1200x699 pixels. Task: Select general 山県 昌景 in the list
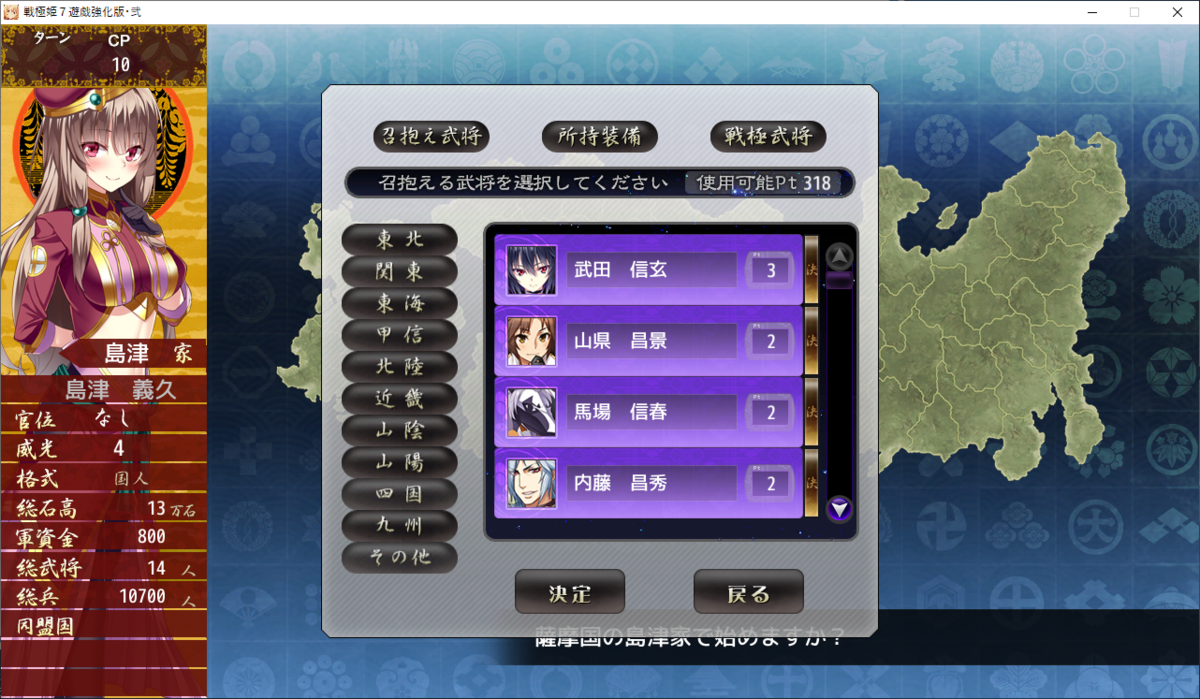(x=650, y=341)
